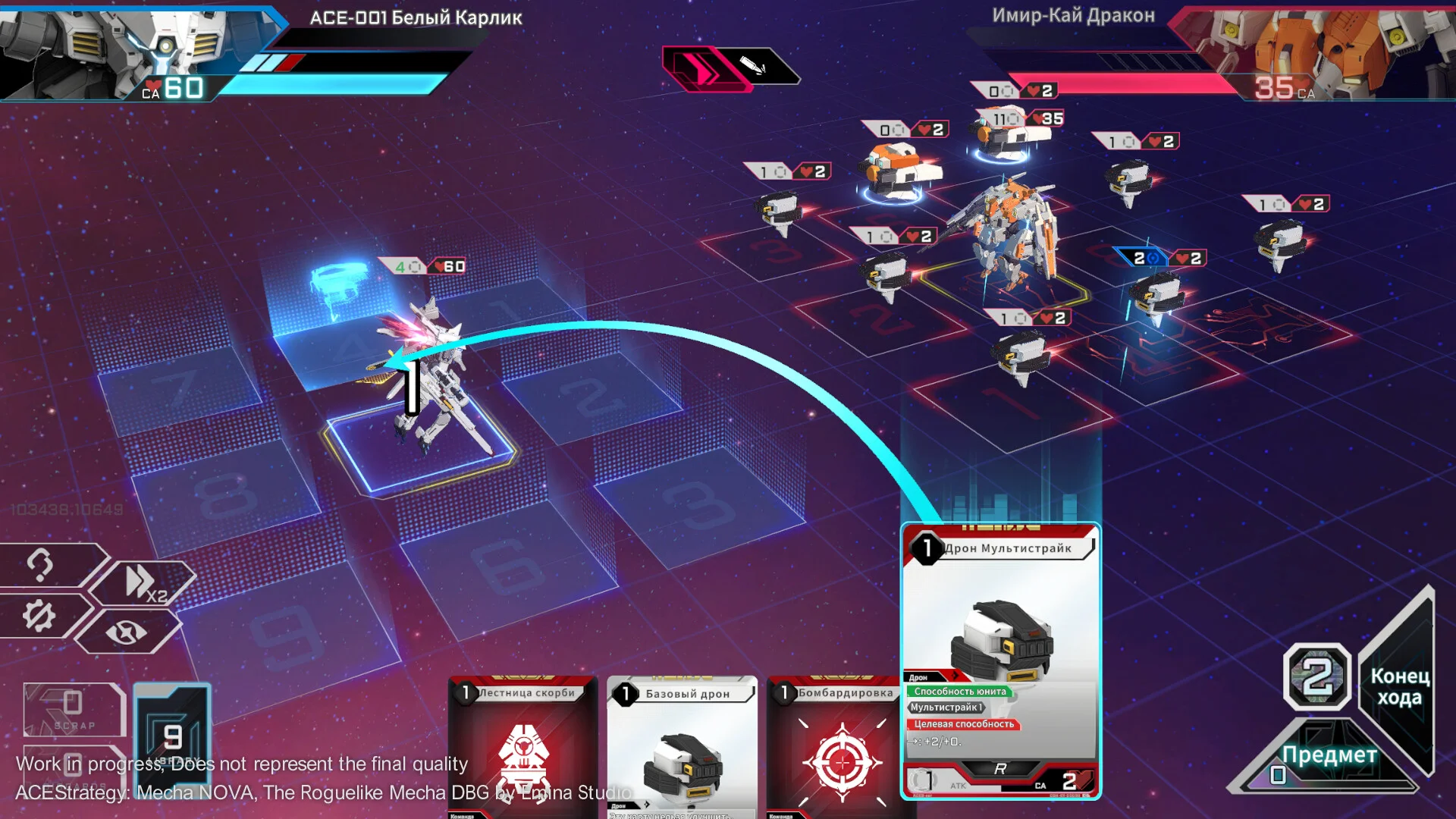Click the Конец хода end-turn button
Screen dimensions: 1456x819
[1400, 686]
